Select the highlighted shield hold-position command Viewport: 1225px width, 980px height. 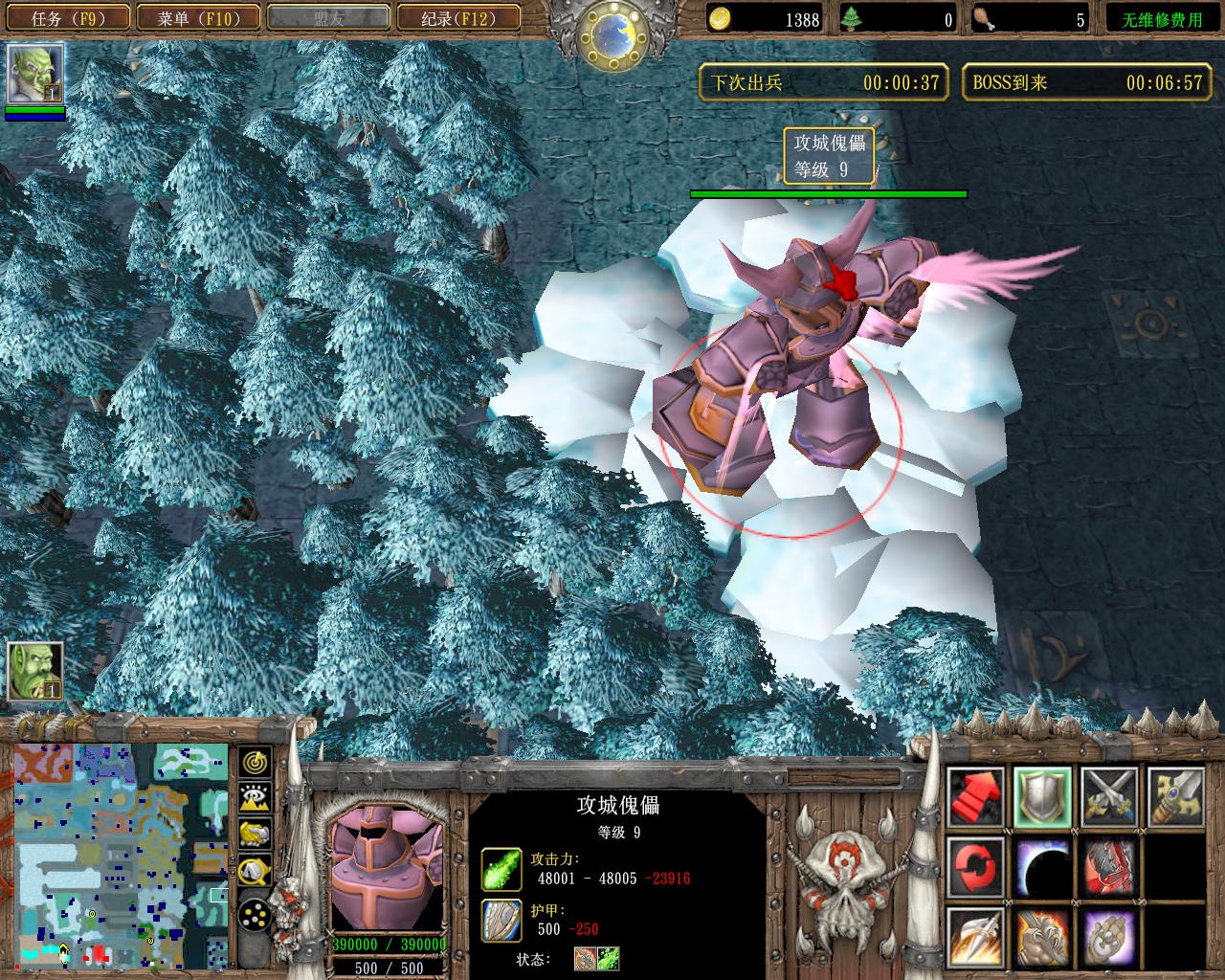tap(1043, 796)
